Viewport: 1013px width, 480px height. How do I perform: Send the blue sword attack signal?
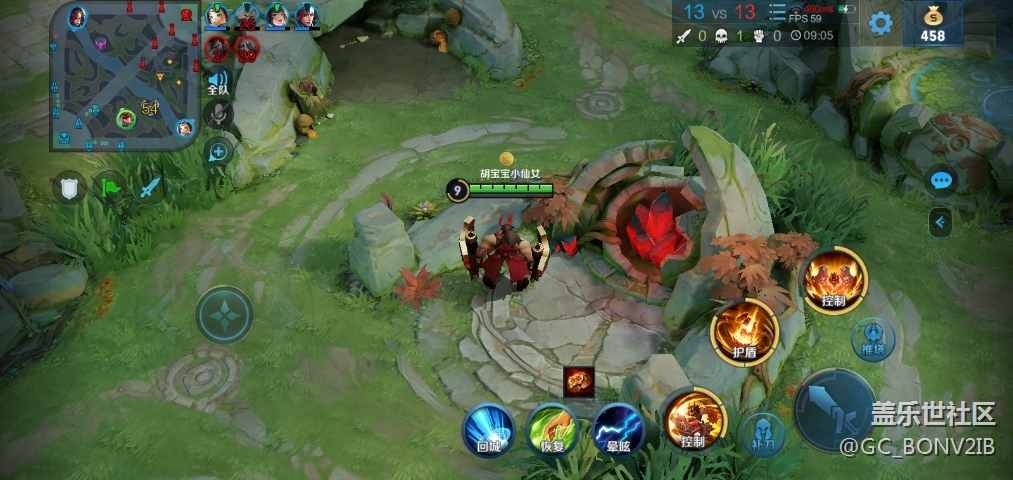[150, 188]
